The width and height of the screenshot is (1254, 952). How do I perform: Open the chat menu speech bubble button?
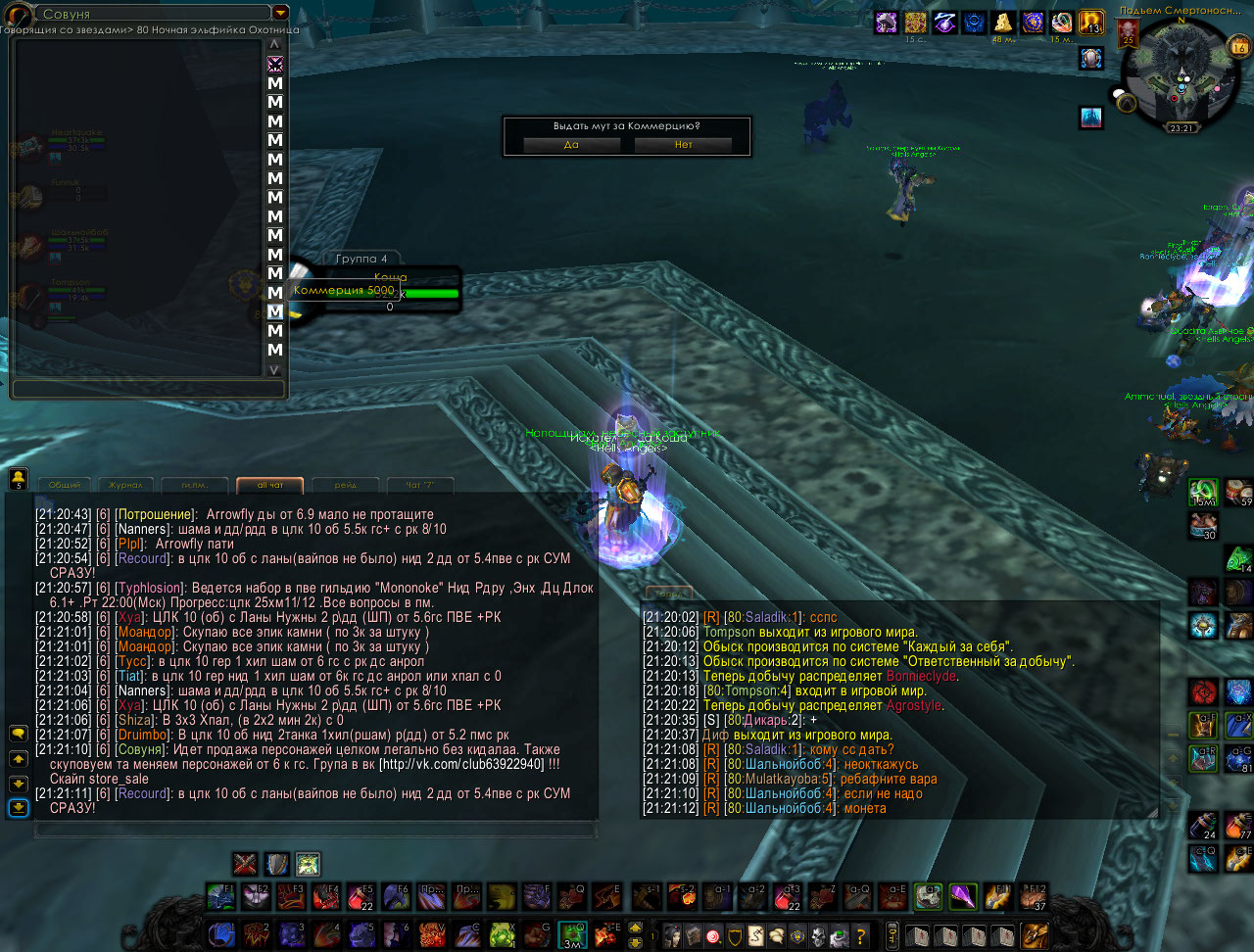tap(18, 733)
